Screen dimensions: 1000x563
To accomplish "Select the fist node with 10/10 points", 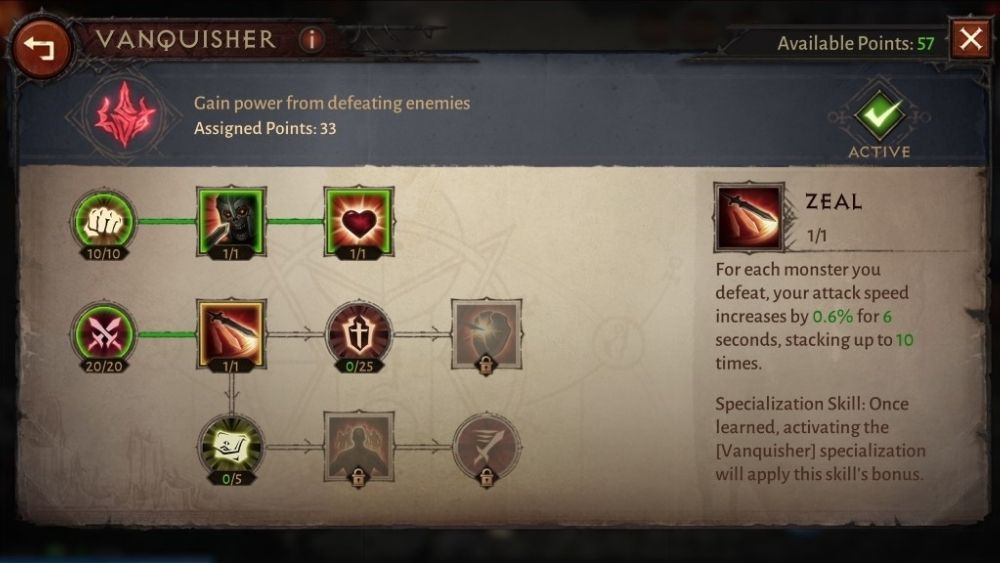I will click(103, 220).
